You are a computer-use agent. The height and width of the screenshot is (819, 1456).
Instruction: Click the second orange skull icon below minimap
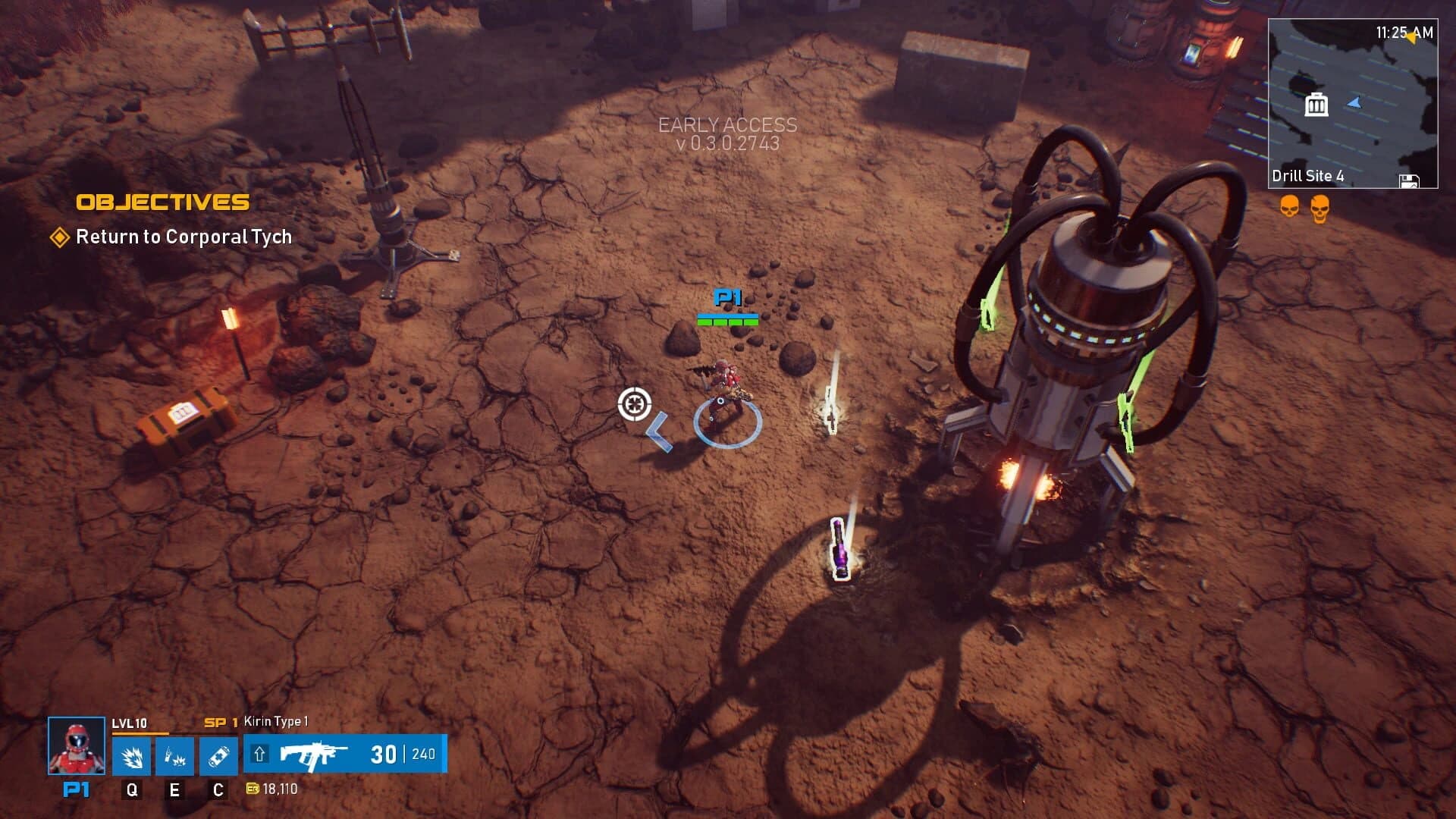point(1320,209)
